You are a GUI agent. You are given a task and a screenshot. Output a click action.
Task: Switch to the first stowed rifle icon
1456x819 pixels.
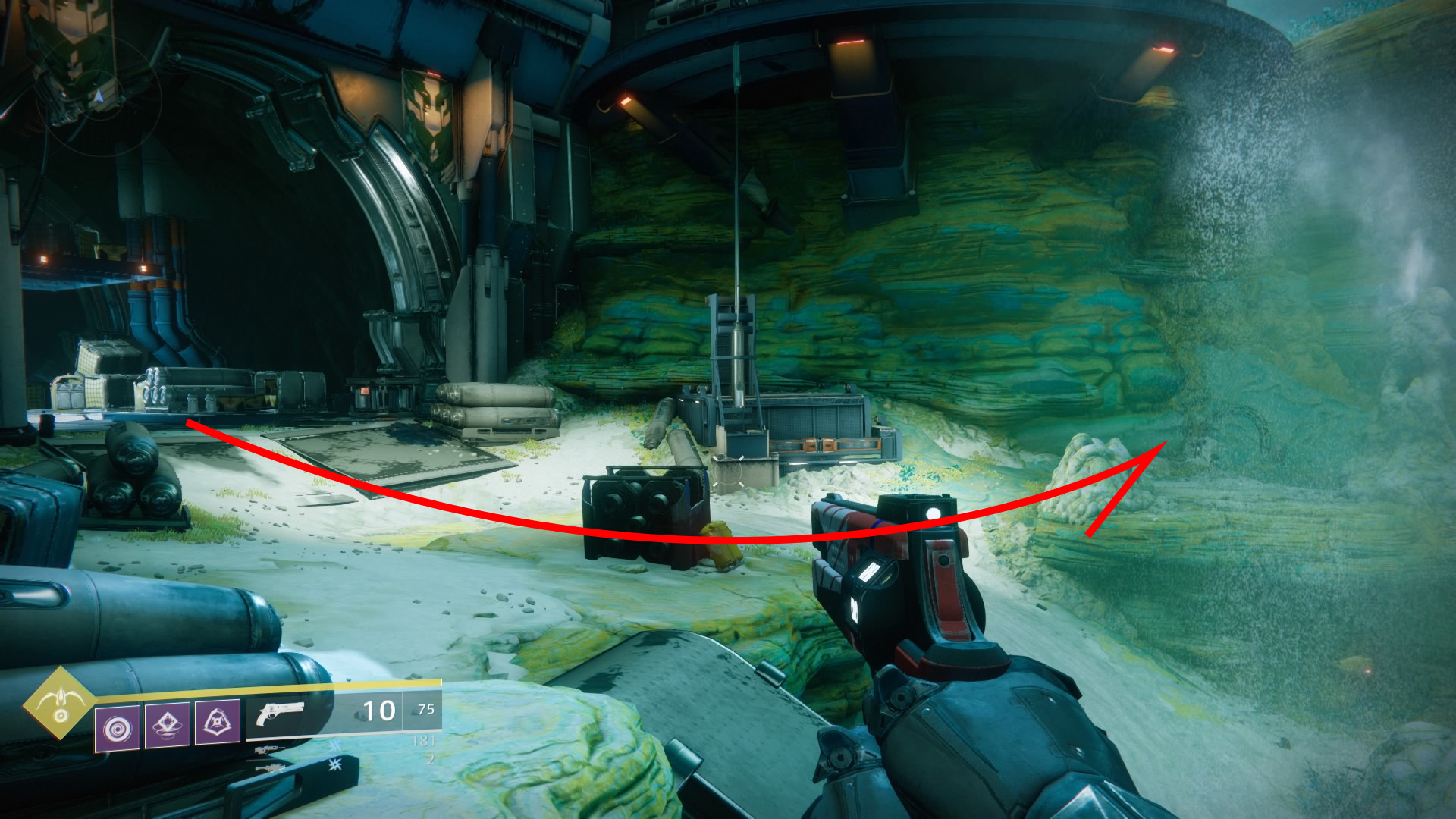click(271, 750)
